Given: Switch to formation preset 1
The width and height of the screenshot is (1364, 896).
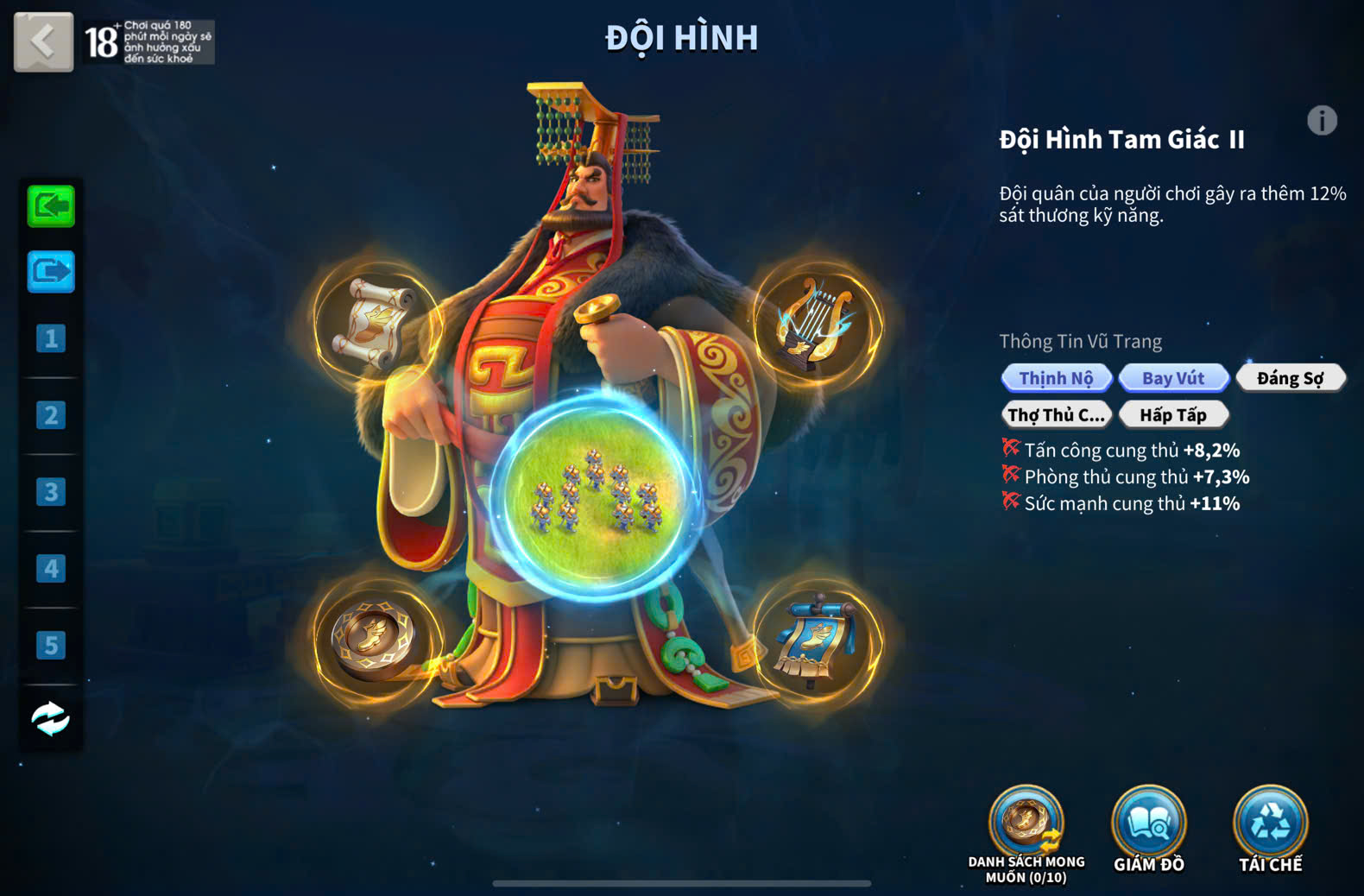Looking at the screenshot, I should coord(51,338).
